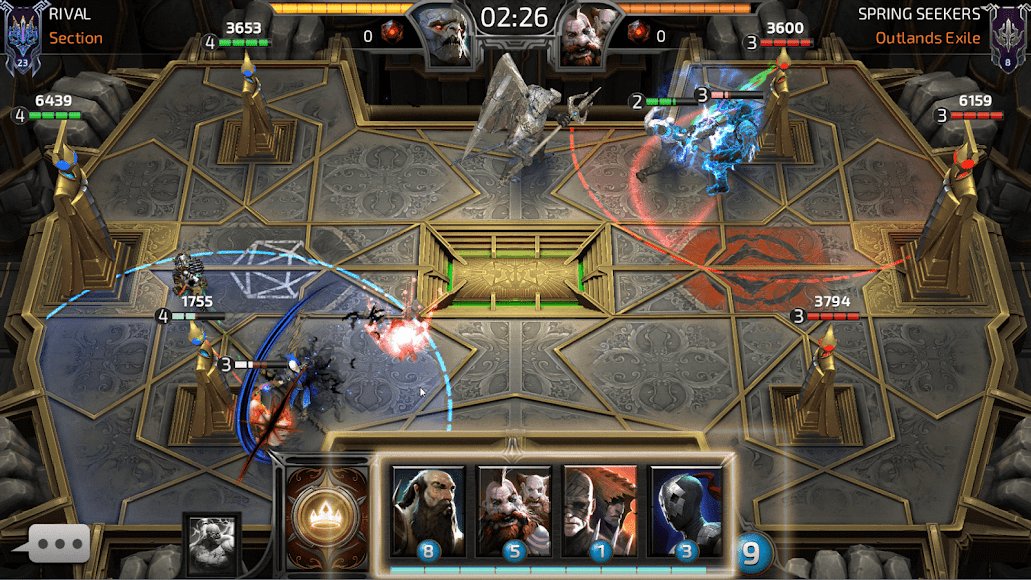Image resolution: width=1031 pixels, height=580 pixels.
Task: Open the chat speech bubble
Action: tap(59, 544)
